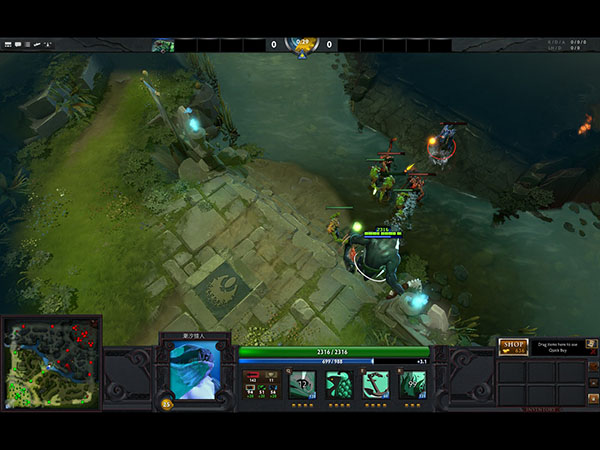Cast the Gush ability
This screenshot has width=600, height=450.
click(x=302, y=385)
